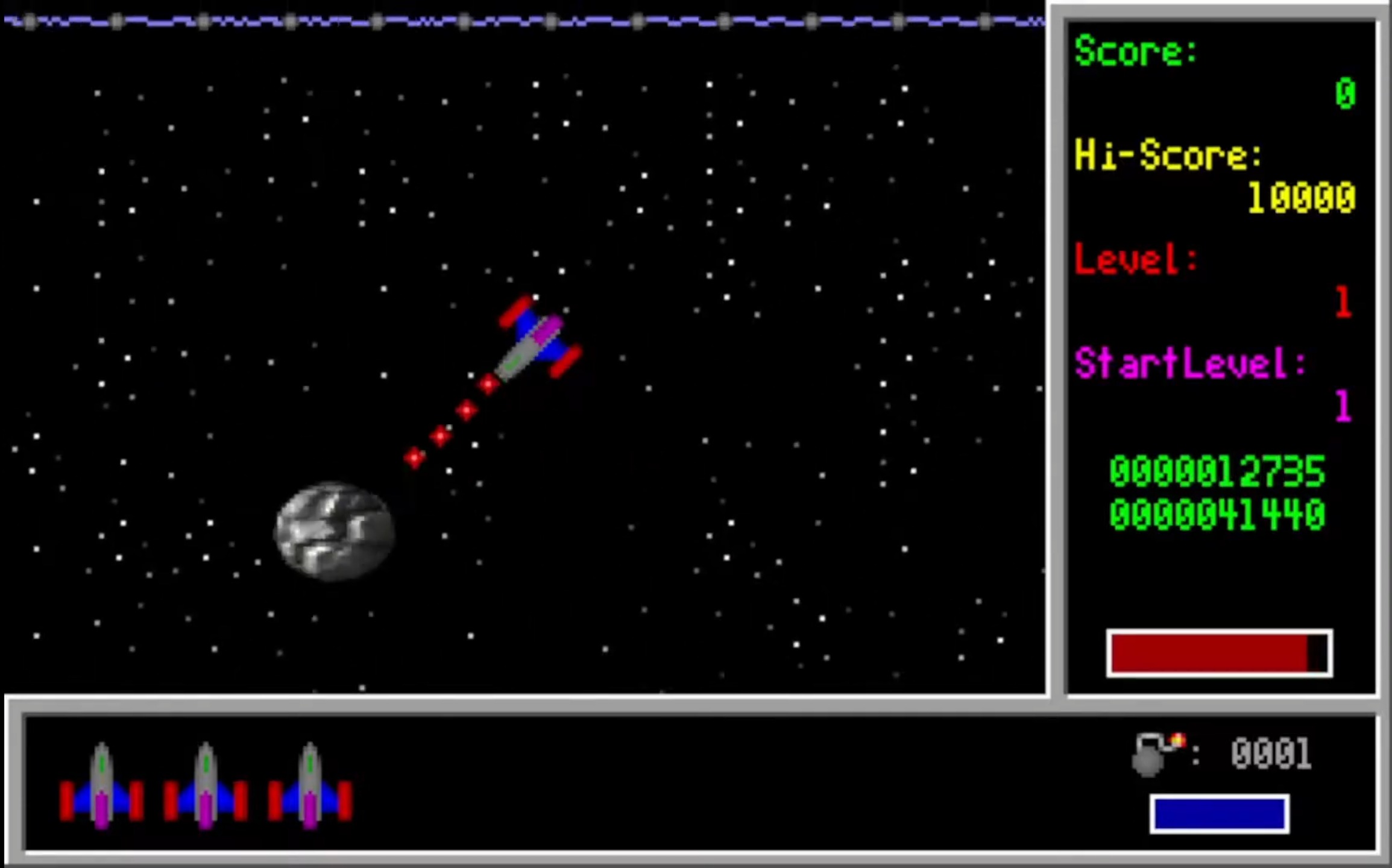
Task: Select the first spare ship icon
Action: pyautogui.click(x=101, y=784)
